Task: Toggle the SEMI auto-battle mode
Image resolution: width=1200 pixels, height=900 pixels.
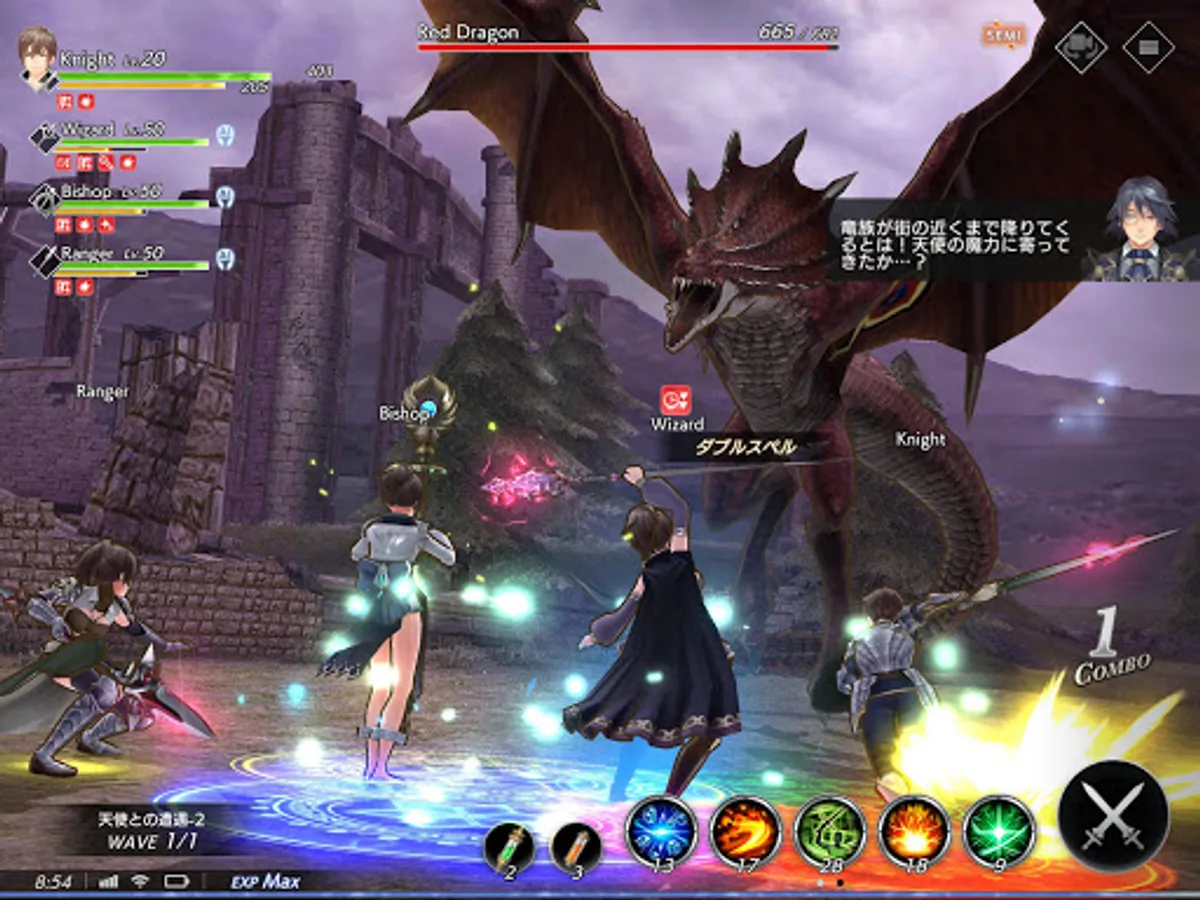Action: point(1003,36)
